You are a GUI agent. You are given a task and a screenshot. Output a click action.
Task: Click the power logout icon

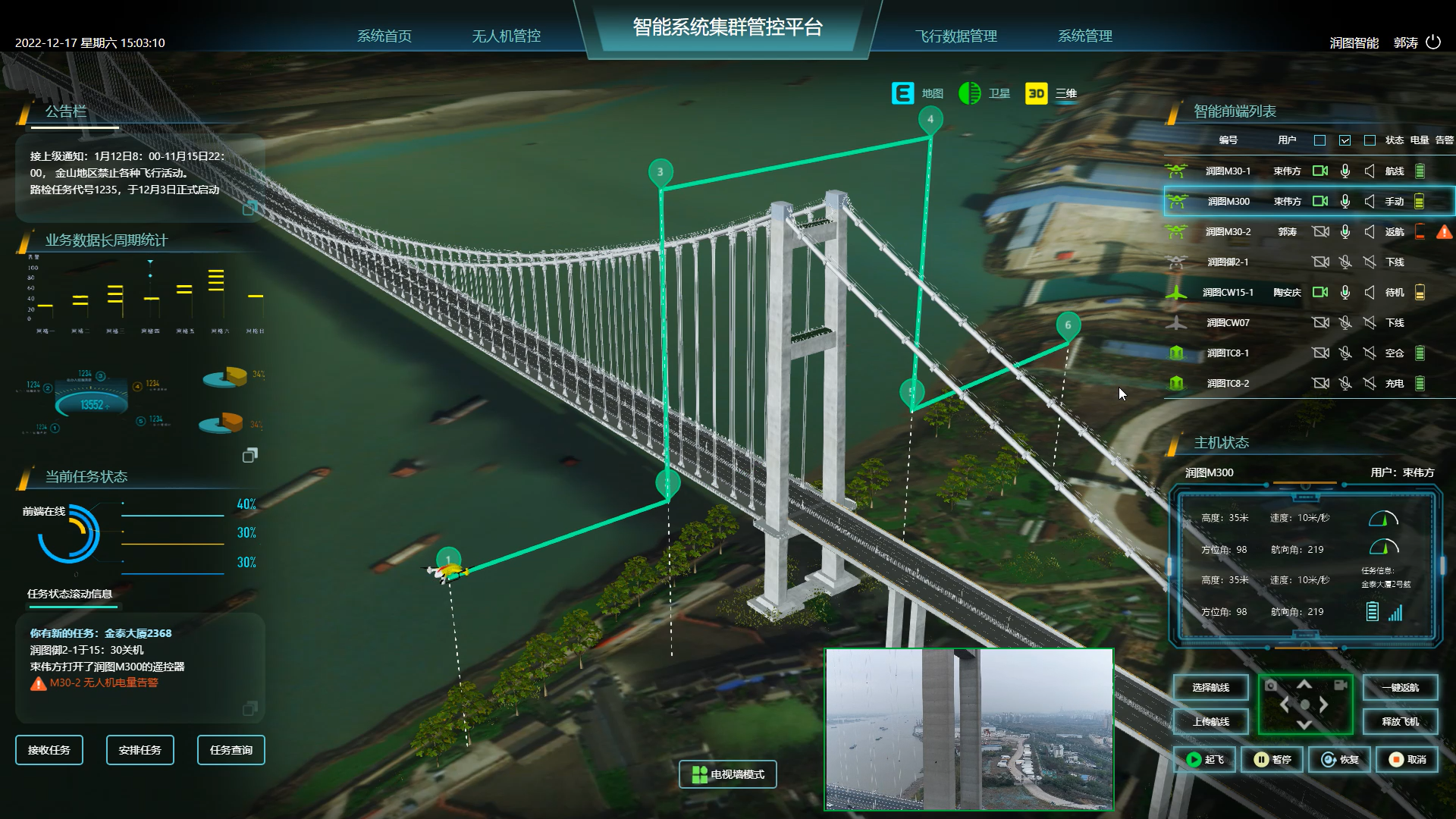[1433, 42]
